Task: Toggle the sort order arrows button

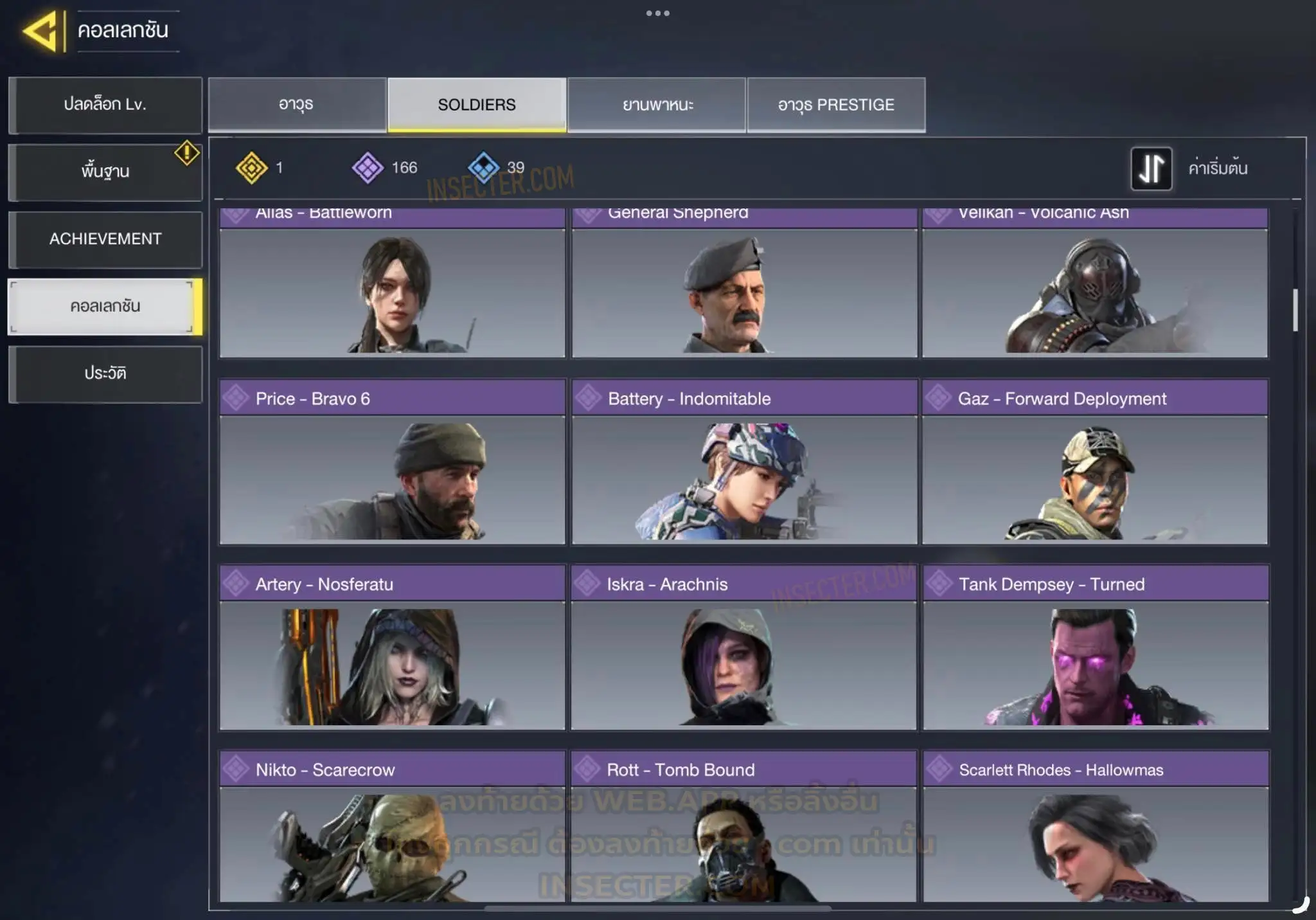Action: point(1151,168)
